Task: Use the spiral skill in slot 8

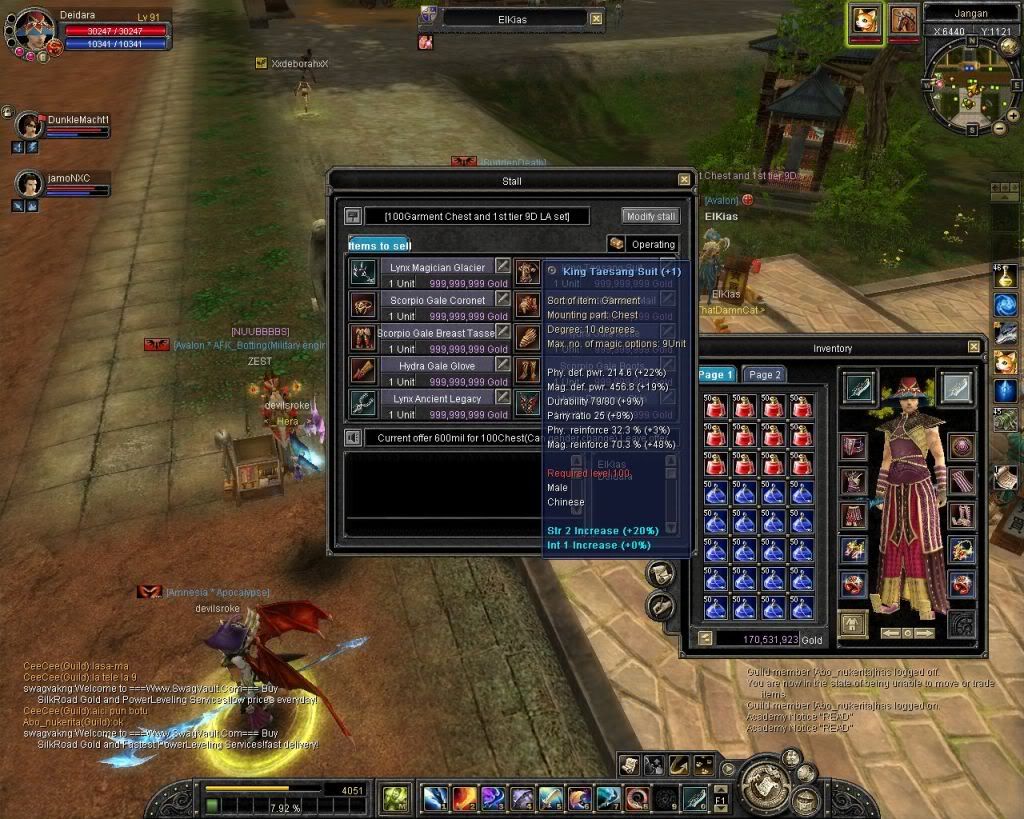Action: [637, 797]
